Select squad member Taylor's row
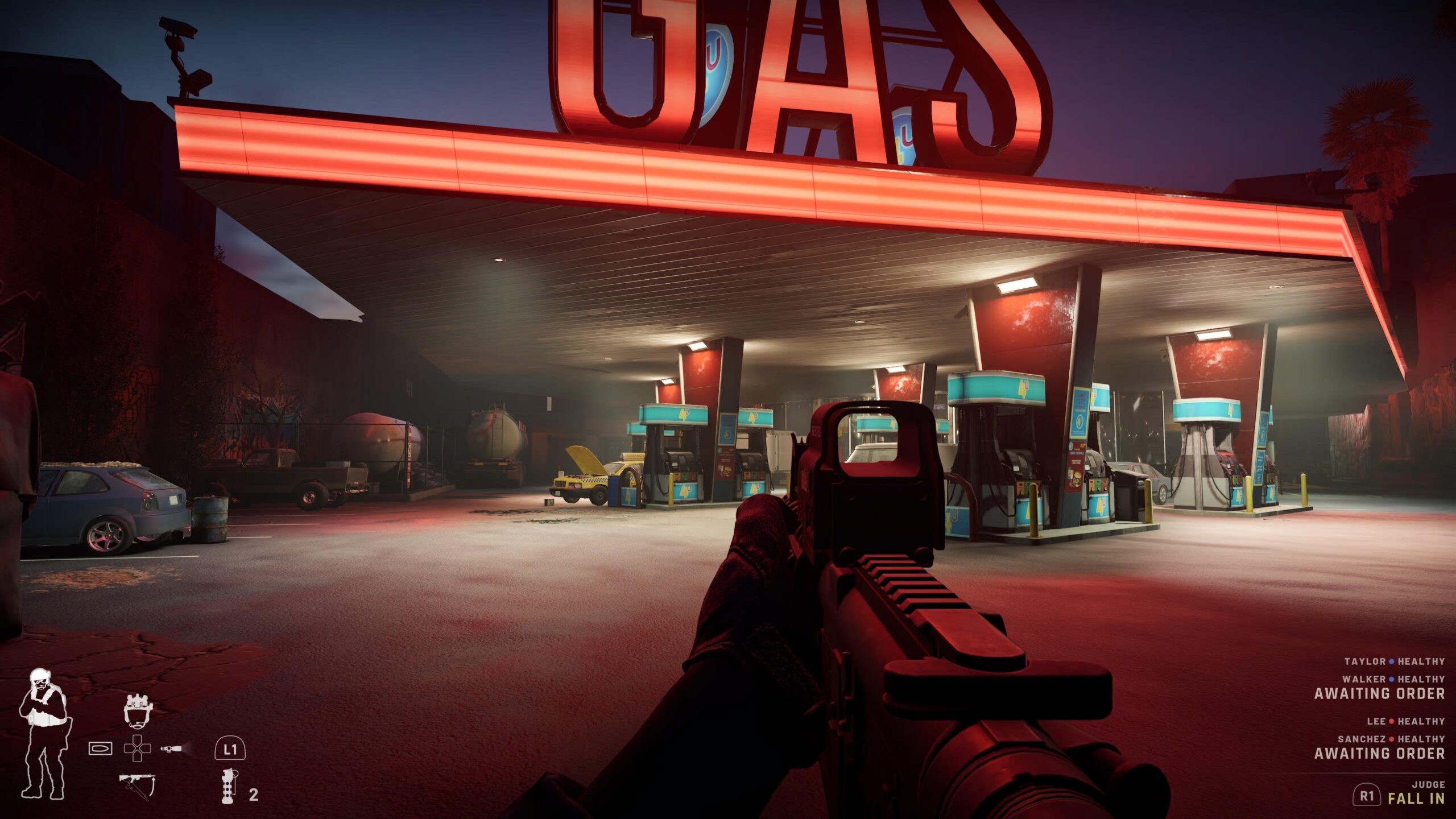 (x=1394, y=661)
